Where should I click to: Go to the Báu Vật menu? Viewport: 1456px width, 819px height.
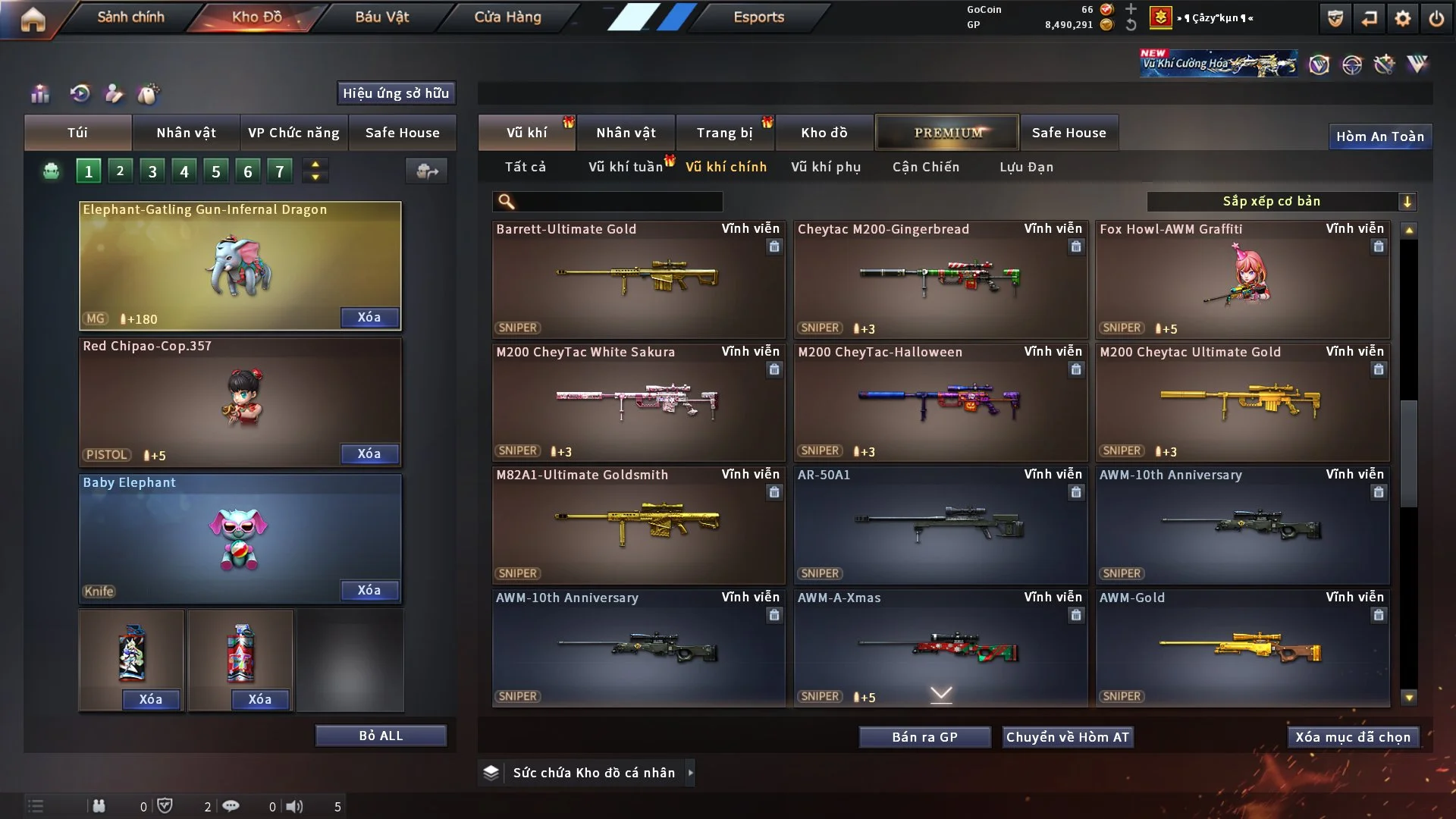(x=381, y=17)
